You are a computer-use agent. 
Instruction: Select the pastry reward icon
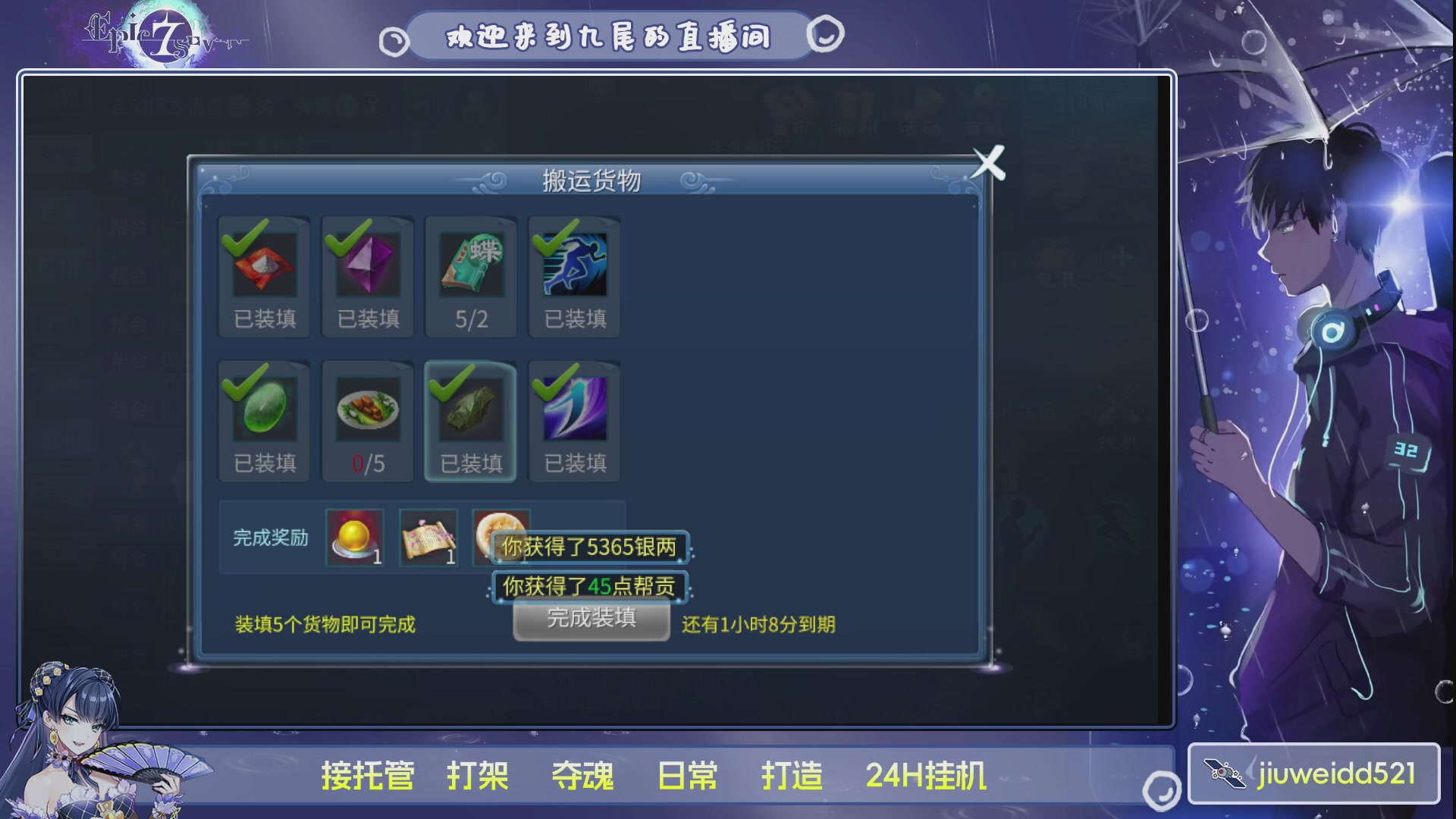click(500, 534)
